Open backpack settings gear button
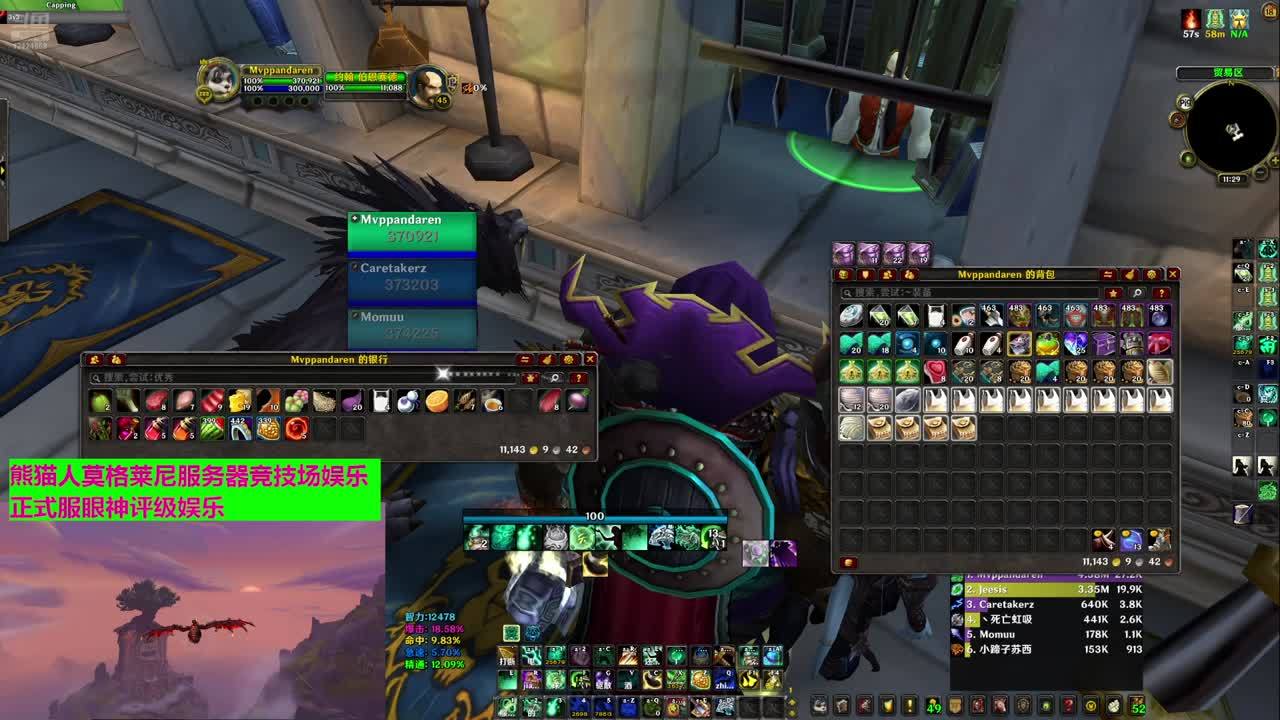 click(1152, 274)
